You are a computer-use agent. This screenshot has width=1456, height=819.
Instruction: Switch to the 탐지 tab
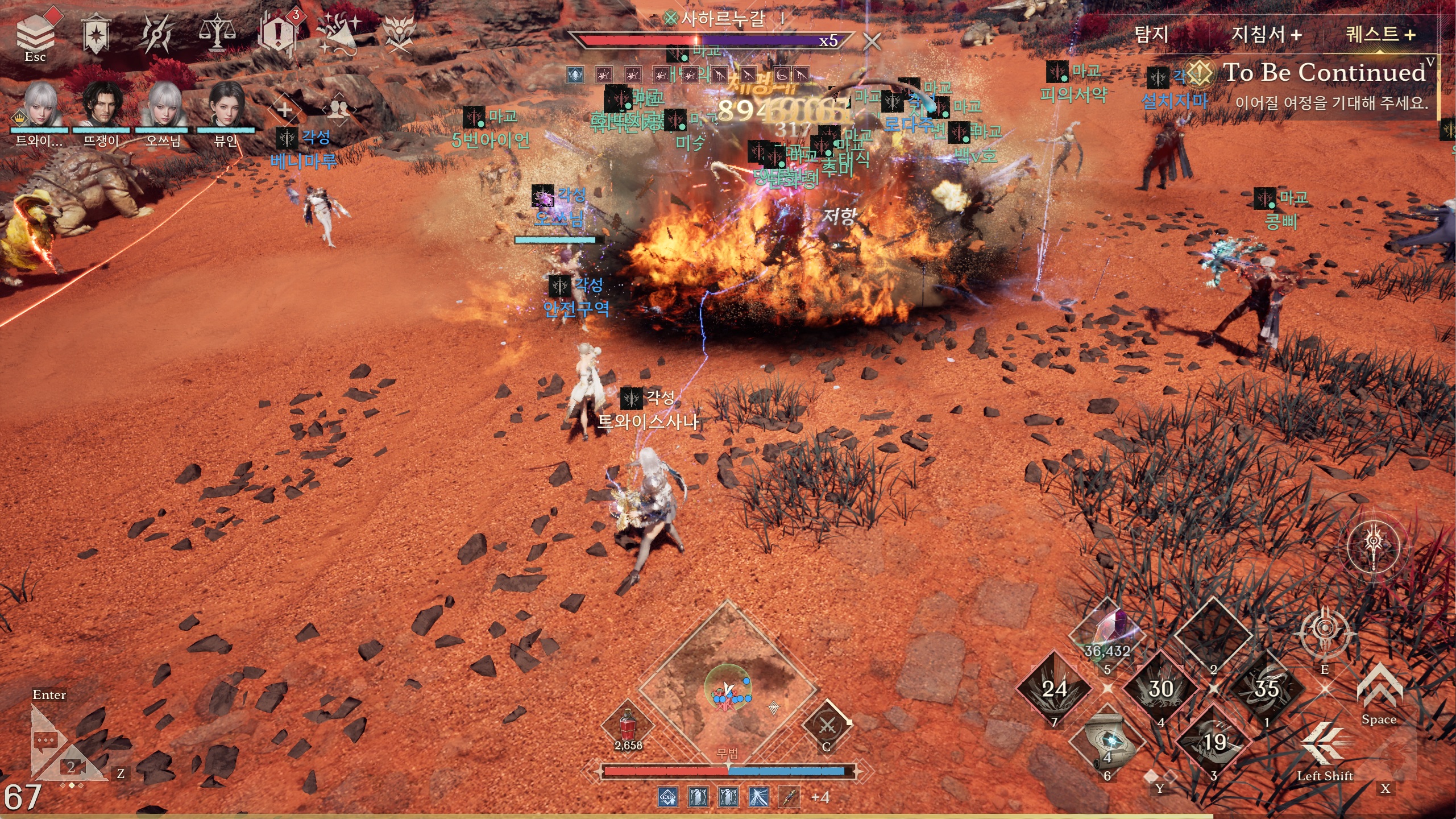click(1151, 34)
